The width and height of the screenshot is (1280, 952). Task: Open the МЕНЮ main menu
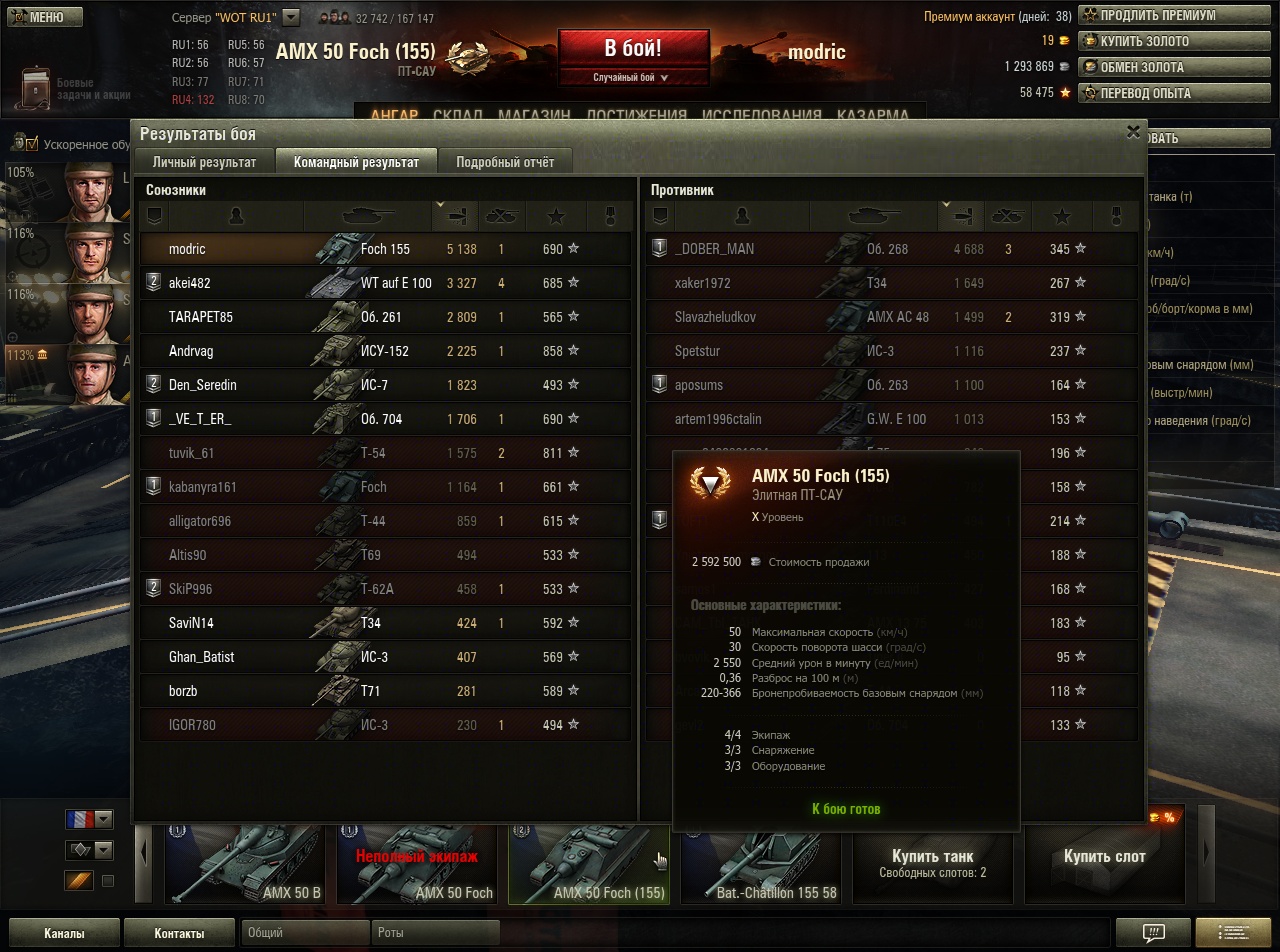click(x=39, y=17)
